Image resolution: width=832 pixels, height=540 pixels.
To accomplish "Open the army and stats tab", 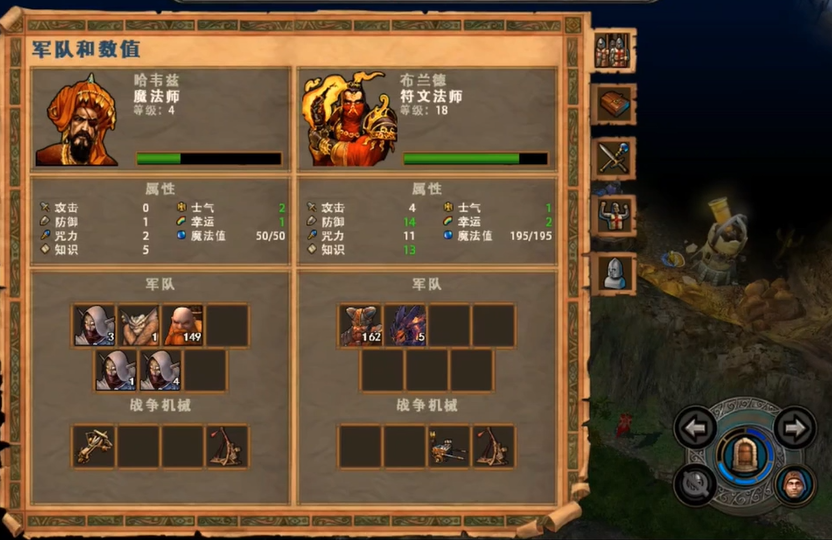I will point(612,51).
